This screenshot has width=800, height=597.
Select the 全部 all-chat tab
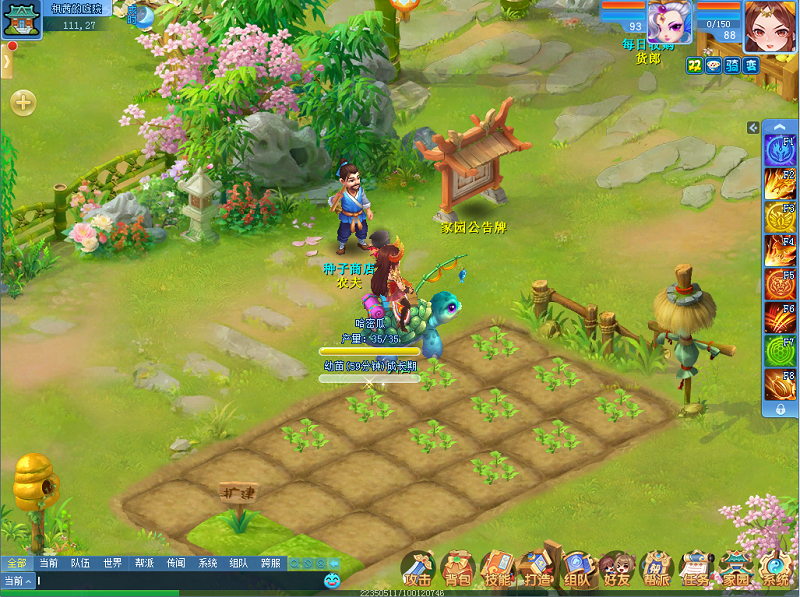[16, 563]
